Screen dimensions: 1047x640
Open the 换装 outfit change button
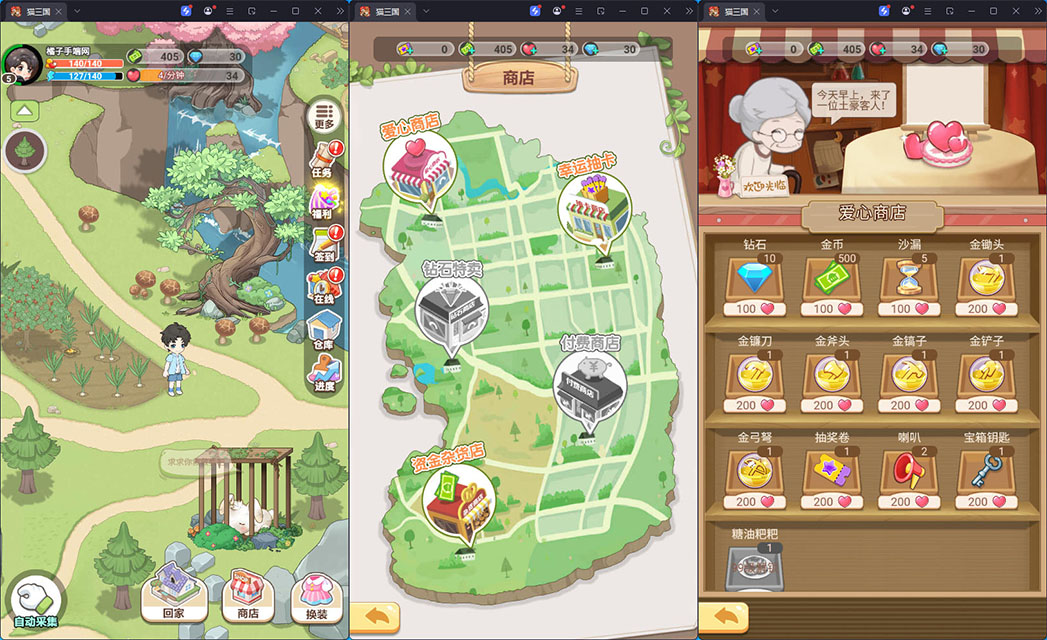pos(316,596)
